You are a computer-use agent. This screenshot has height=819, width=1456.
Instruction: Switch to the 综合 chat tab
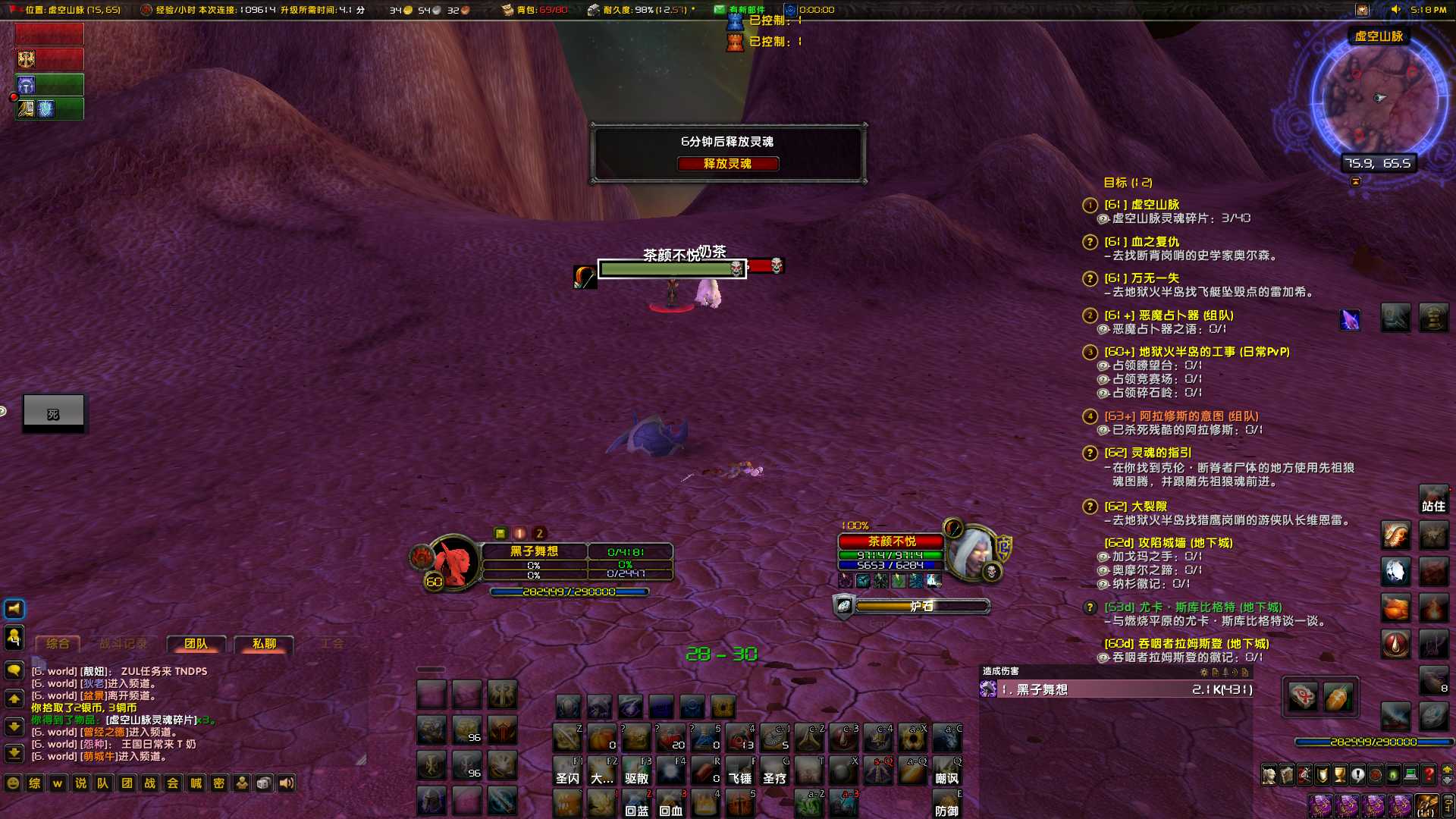(58, 644)
